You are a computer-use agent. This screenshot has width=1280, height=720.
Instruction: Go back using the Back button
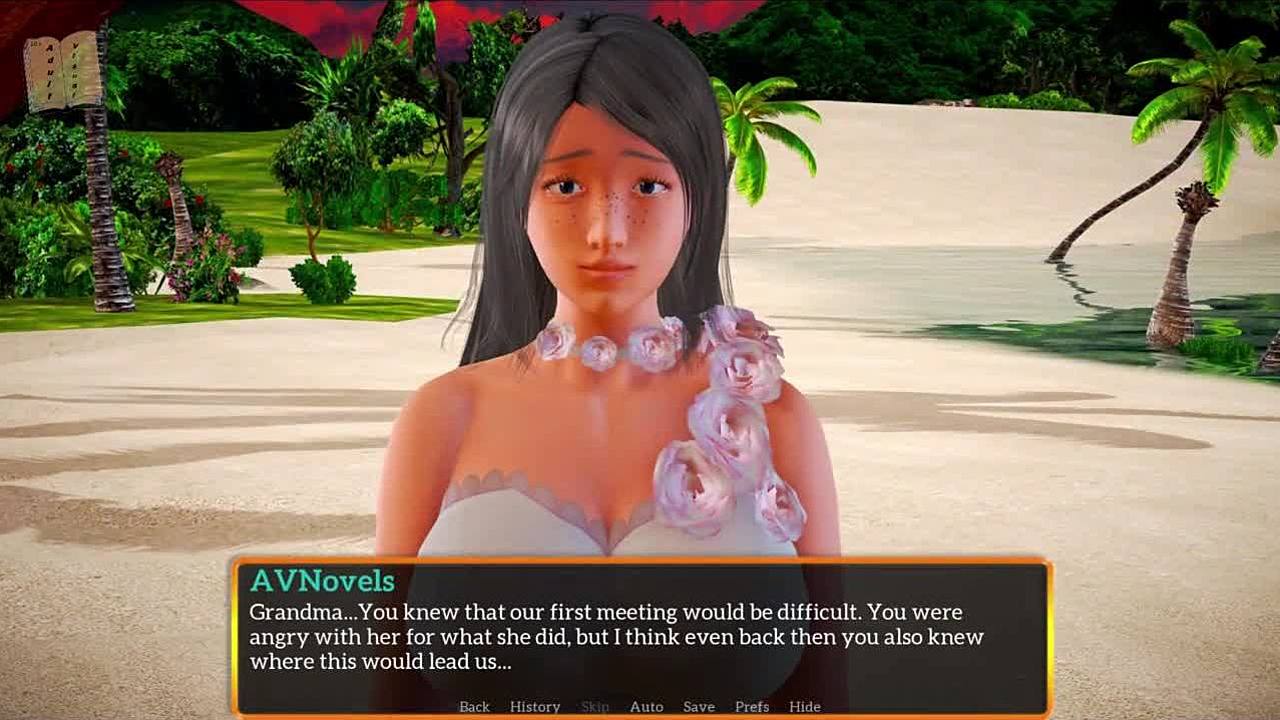coord(474,706)
